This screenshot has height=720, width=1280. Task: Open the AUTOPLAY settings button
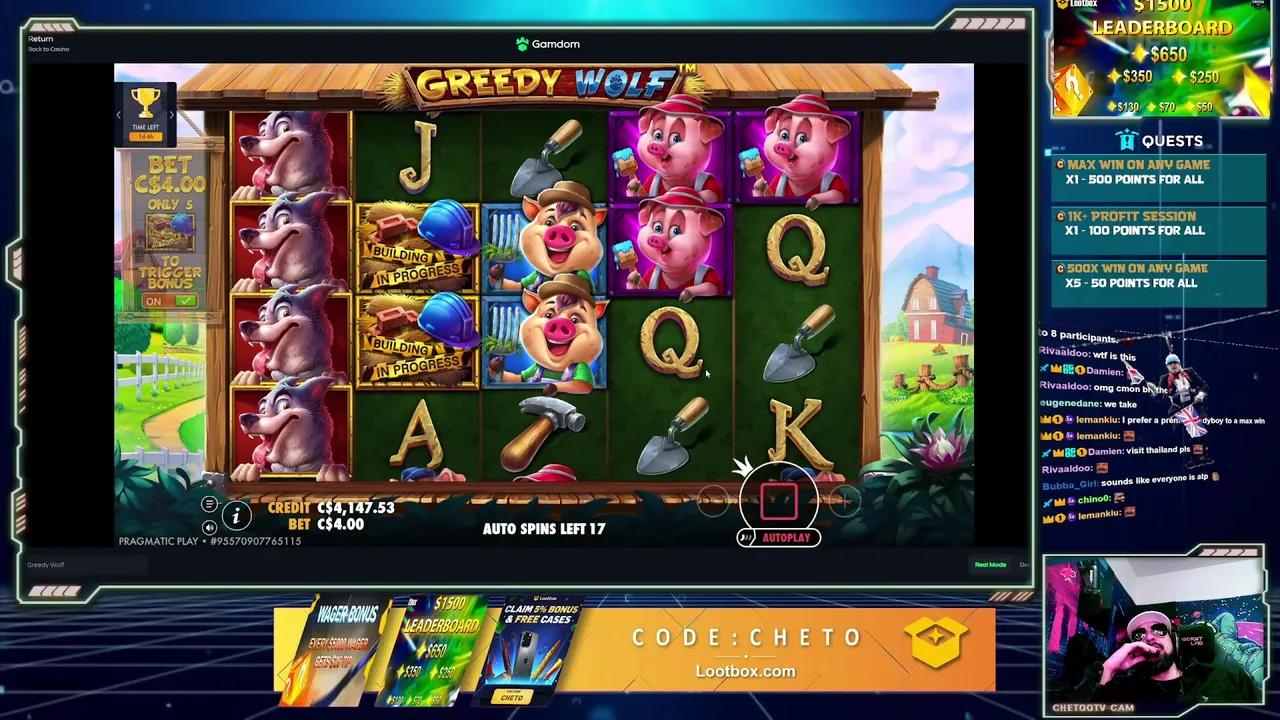pos(787,537)
